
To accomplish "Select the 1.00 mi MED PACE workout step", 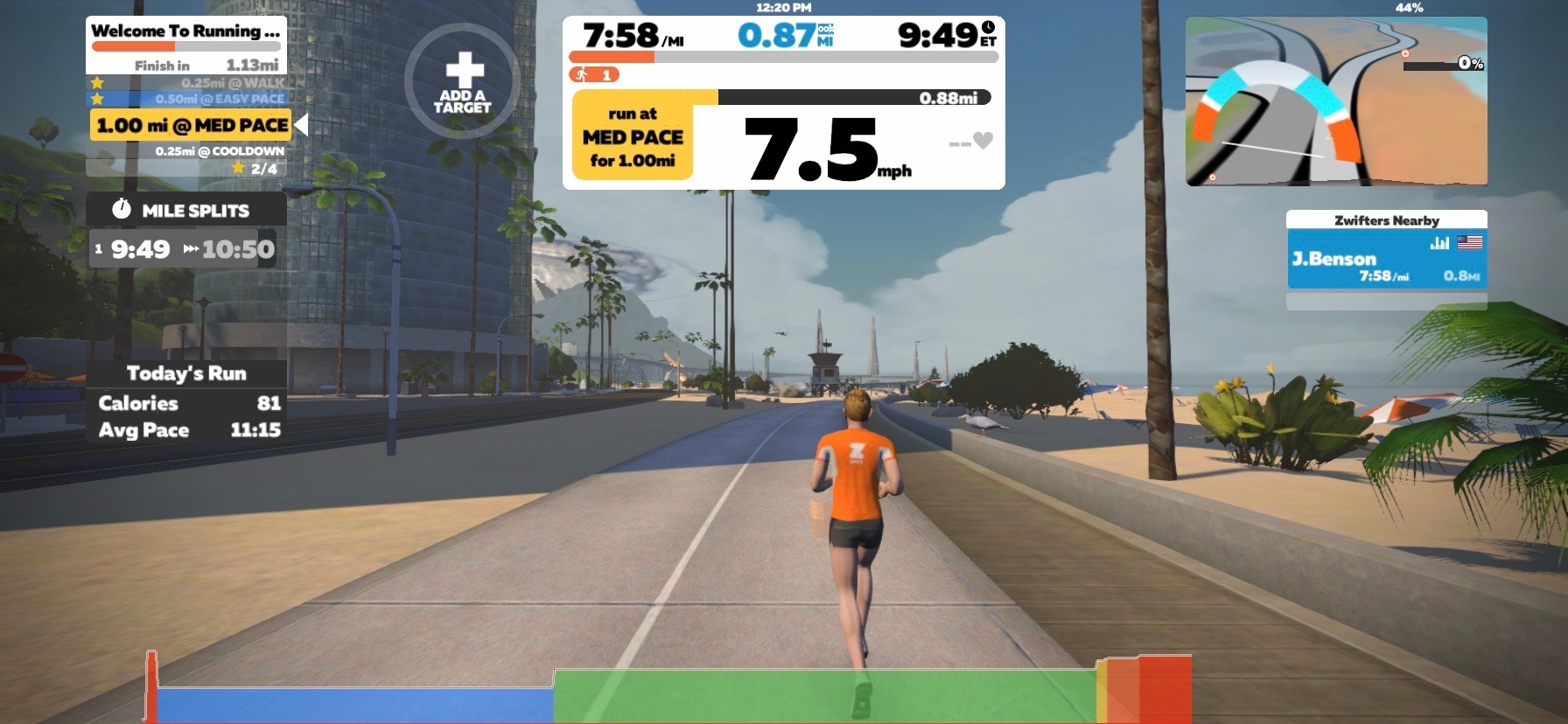I will [x=191, y=125].
